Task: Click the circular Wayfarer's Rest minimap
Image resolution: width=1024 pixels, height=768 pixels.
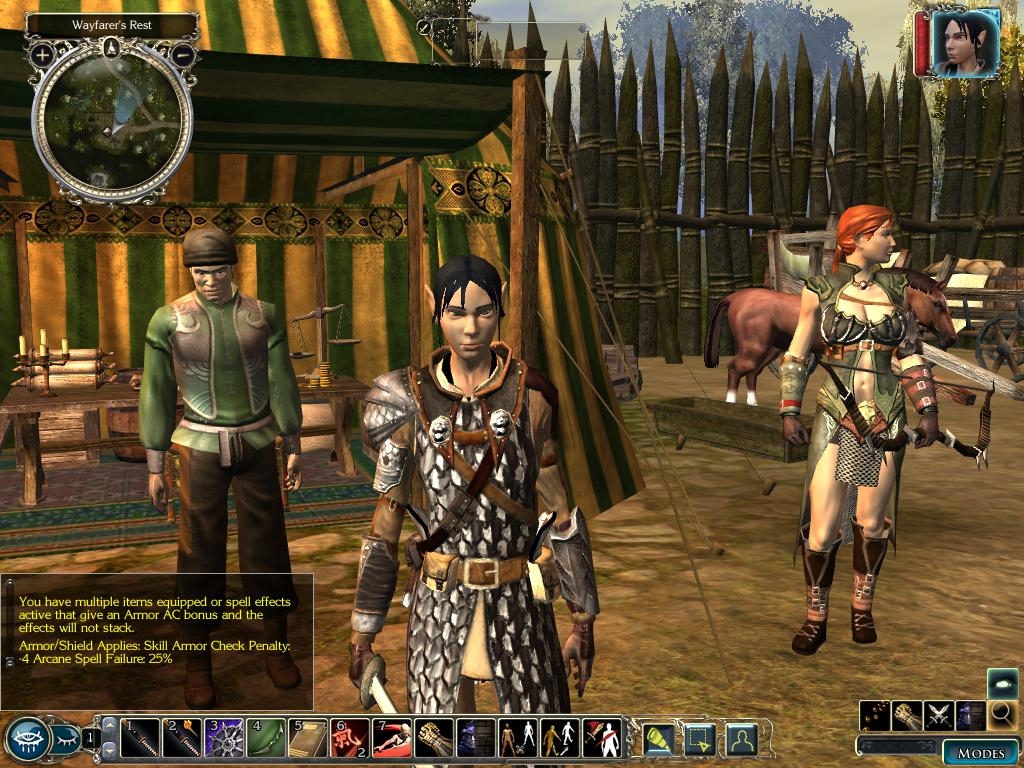Action: pos(112,118)
